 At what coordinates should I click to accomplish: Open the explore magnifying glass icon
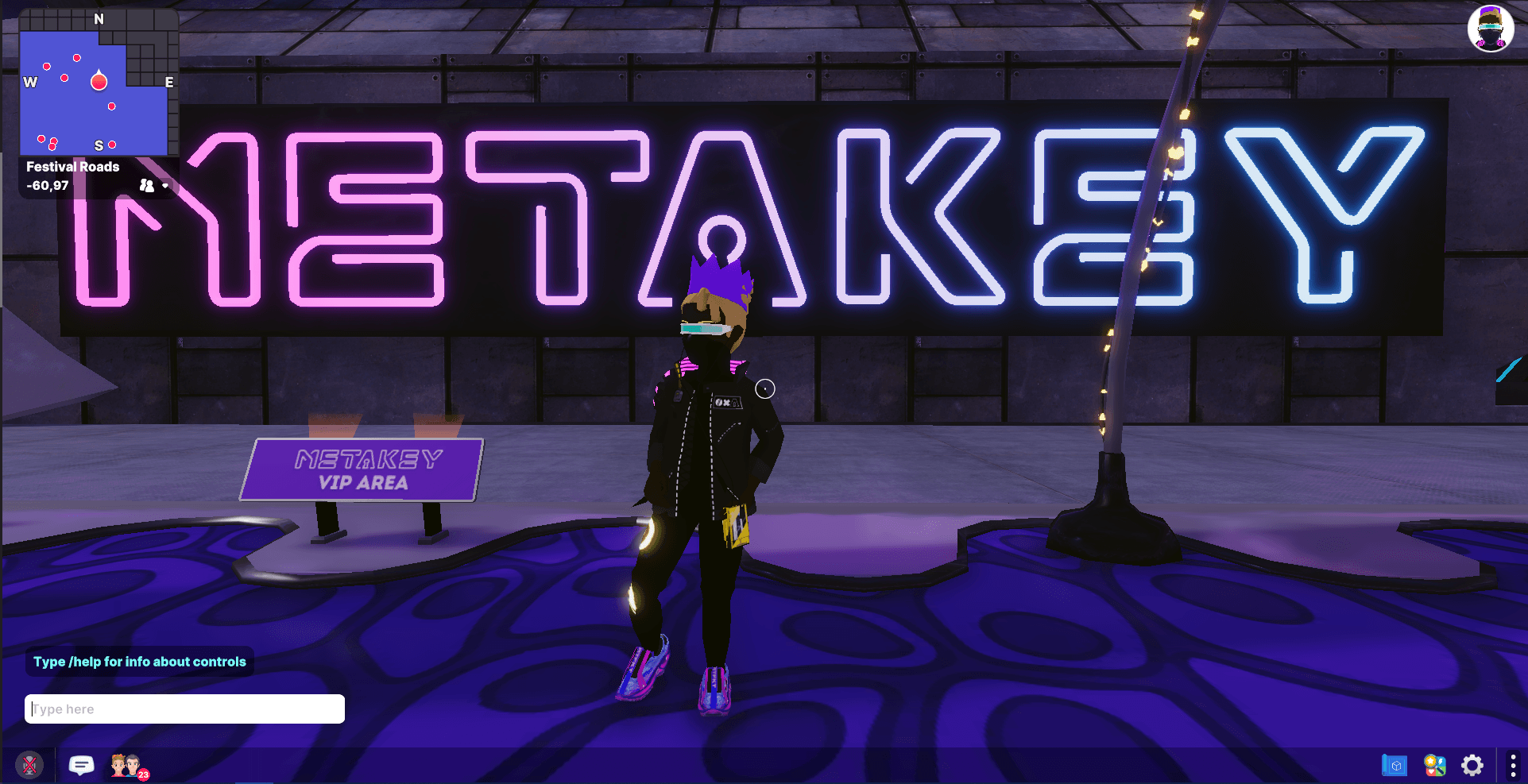[x=1434, y=765]
